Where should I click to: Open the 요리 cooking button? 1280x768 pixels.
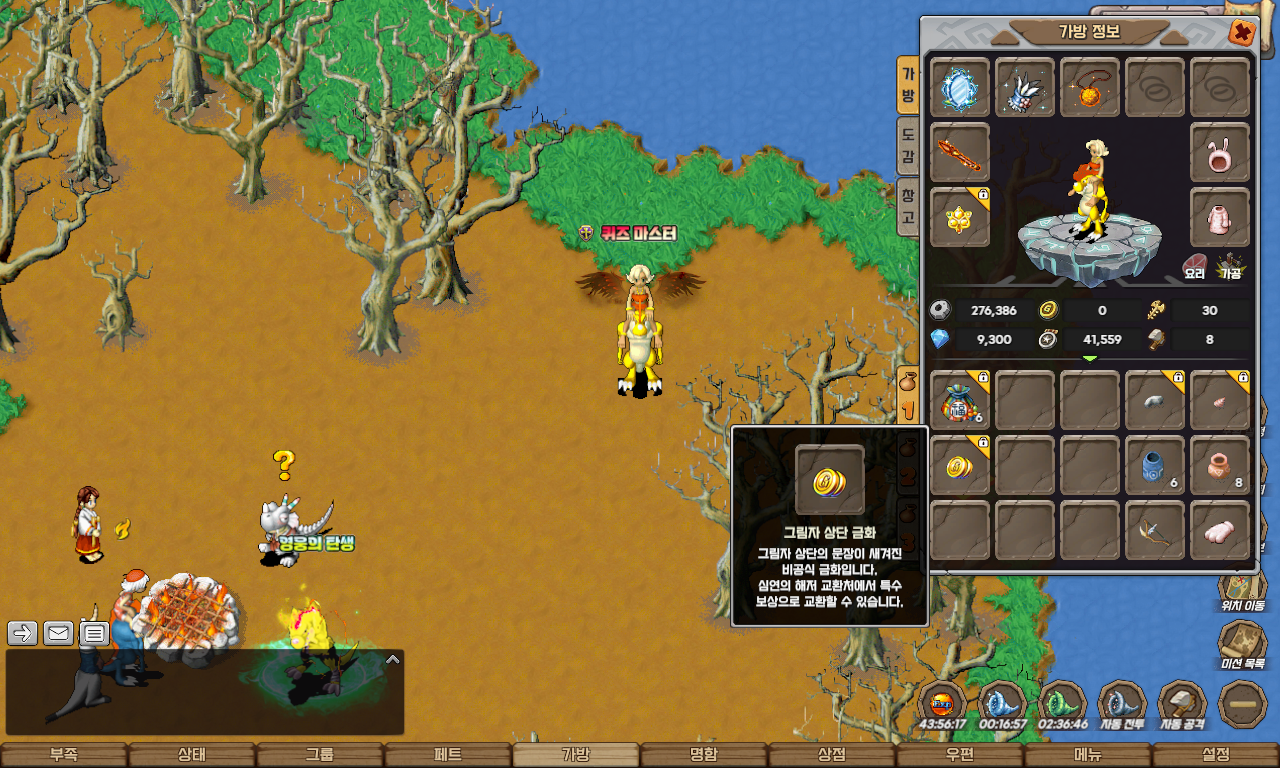coord(1195,266)
